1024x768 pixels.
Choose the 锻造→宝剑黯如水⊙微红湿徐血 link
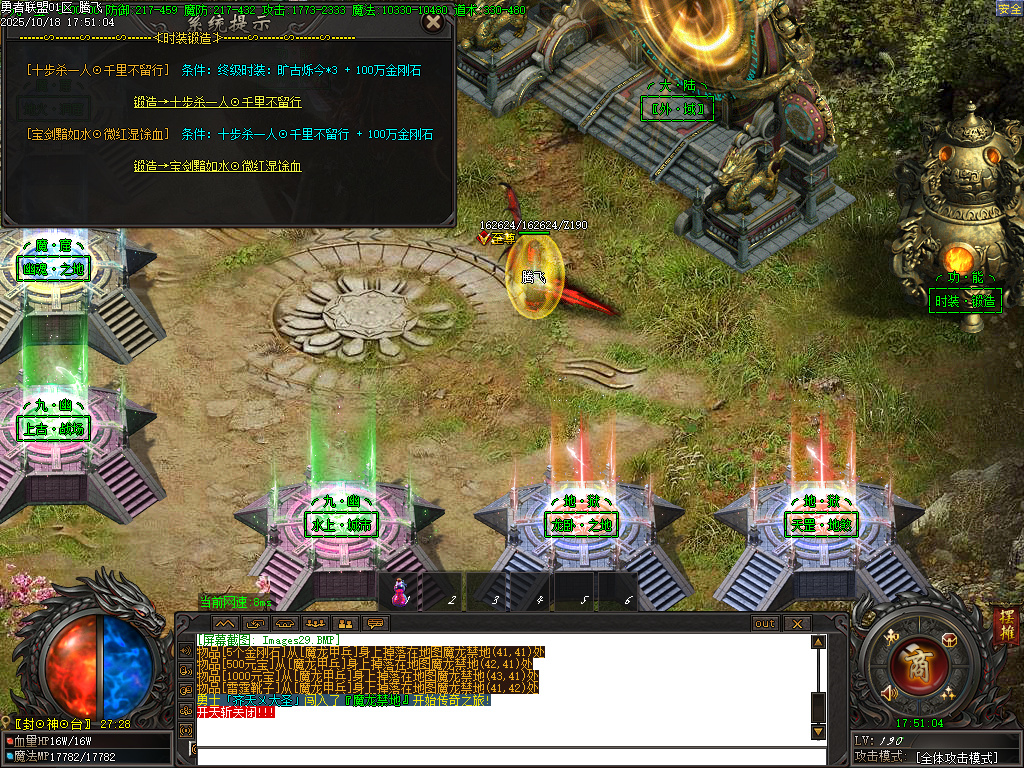pyautogui.click(x=217, y=166)
